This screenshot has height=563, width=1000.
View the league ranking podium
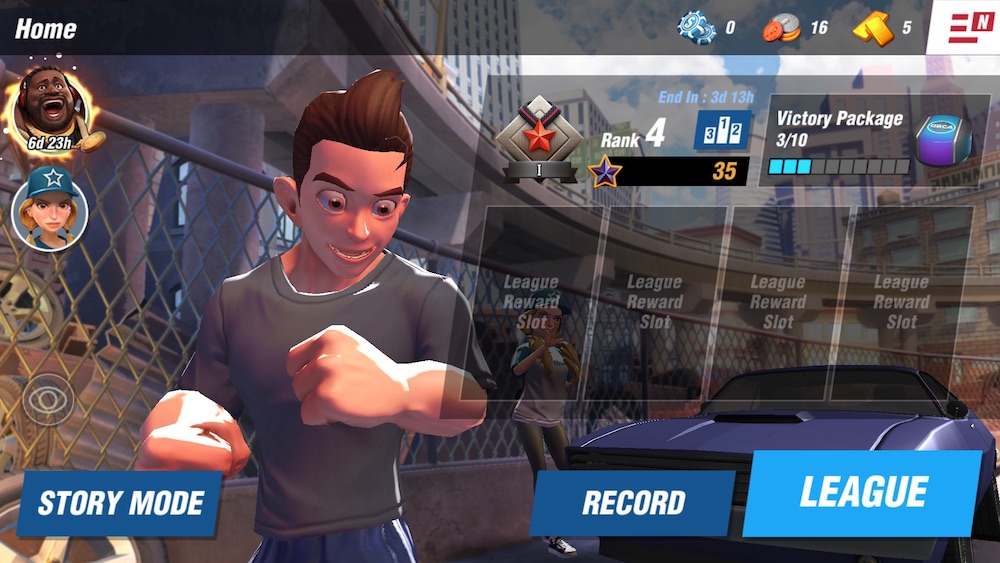point(722,130)
